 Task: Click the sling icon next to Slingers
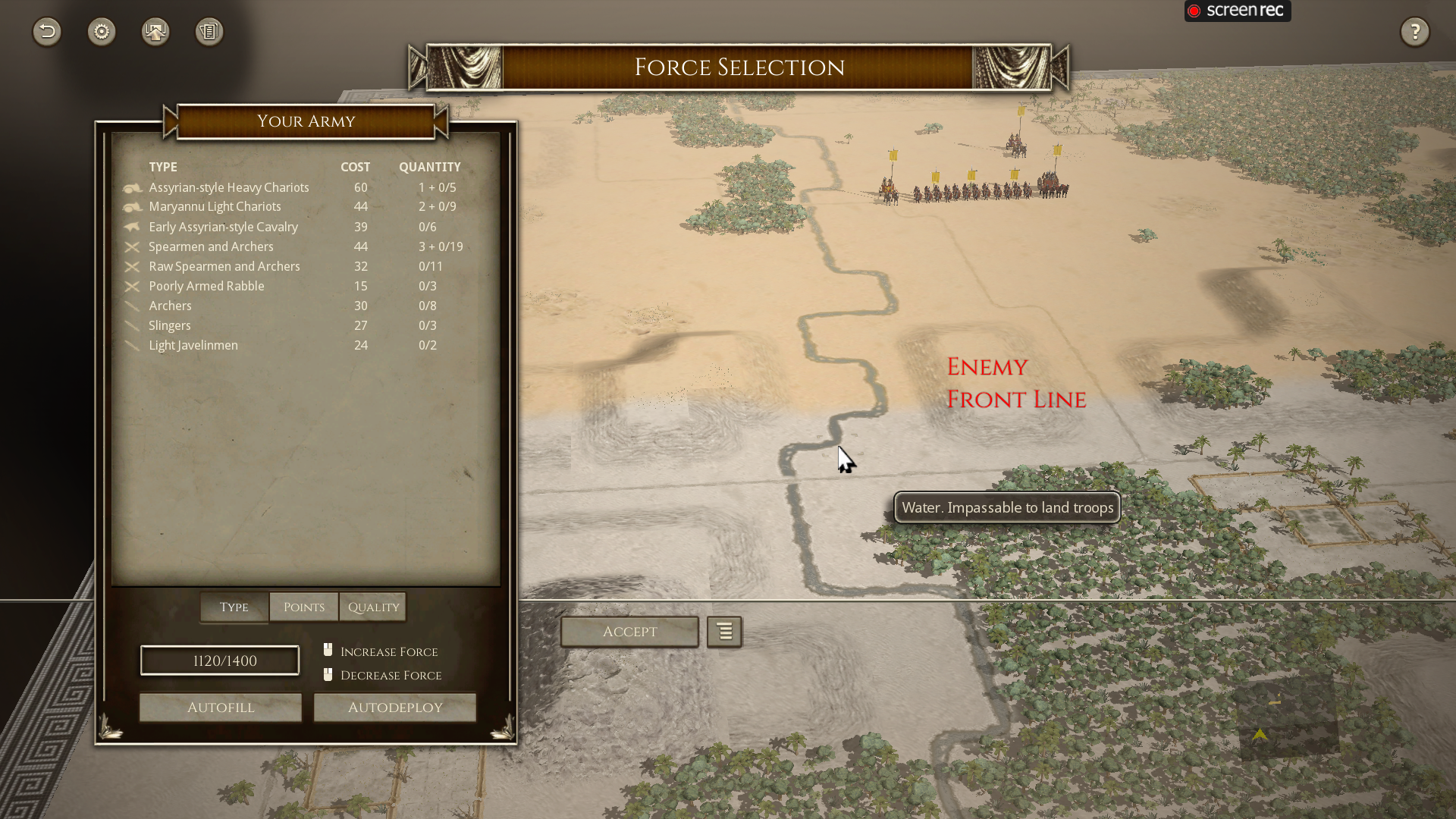pos(133,326)
